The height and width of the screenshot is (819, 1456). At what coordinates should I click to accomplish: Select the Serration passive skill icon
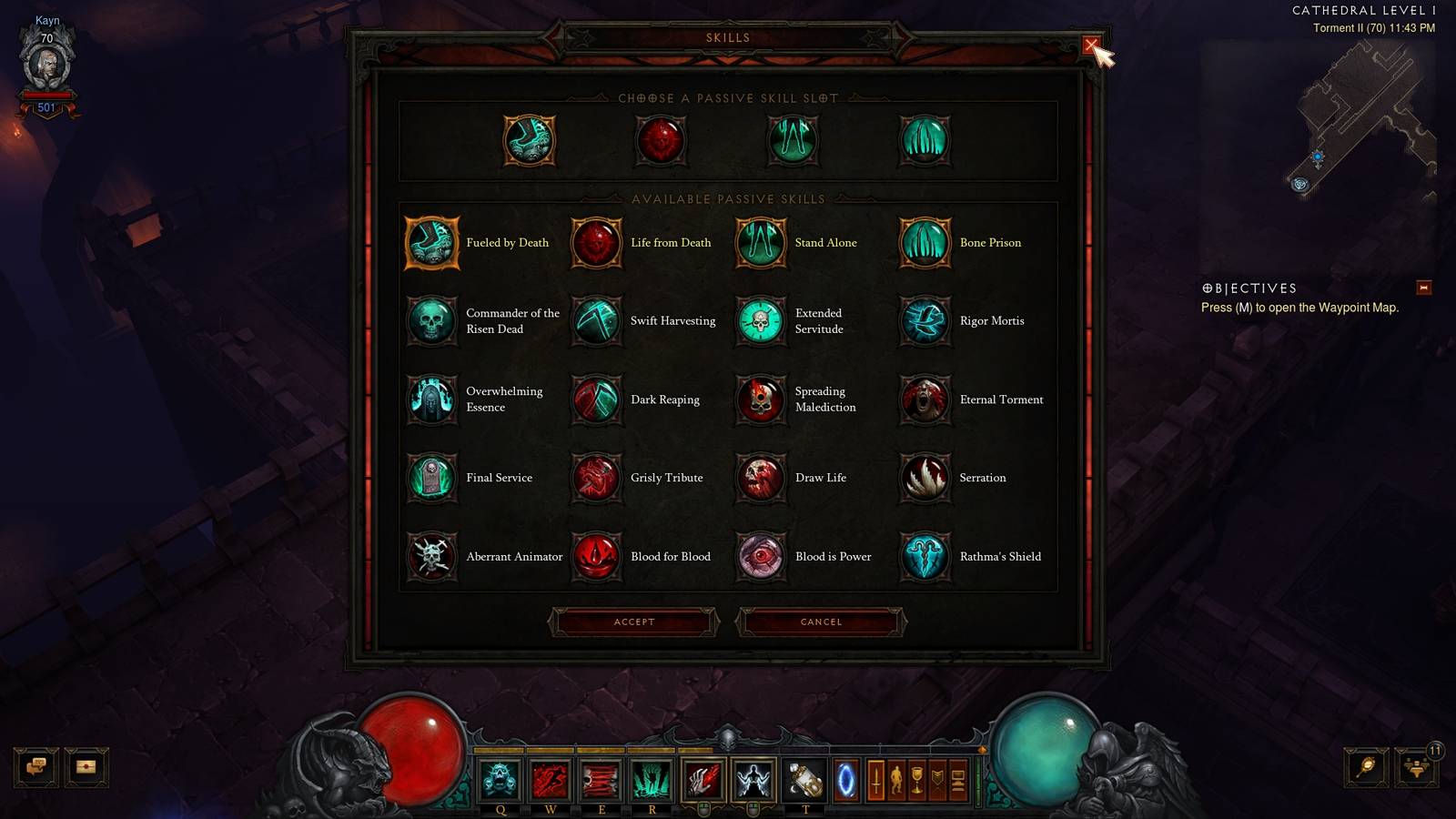pyautogui.click(x=925, y=478)
